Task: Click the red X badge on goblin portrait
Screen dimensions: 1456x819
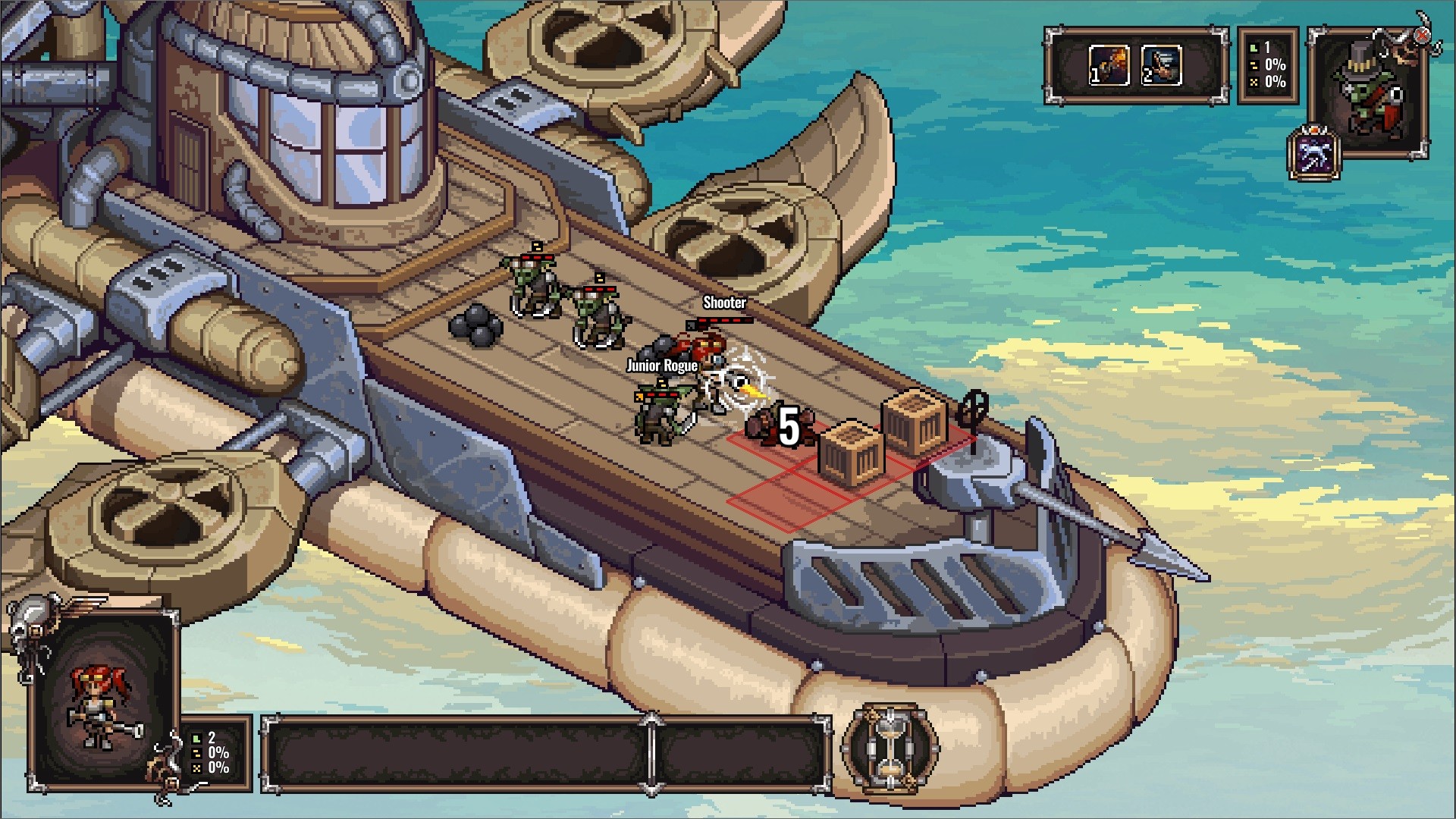Action: [x=1422, y=36]
